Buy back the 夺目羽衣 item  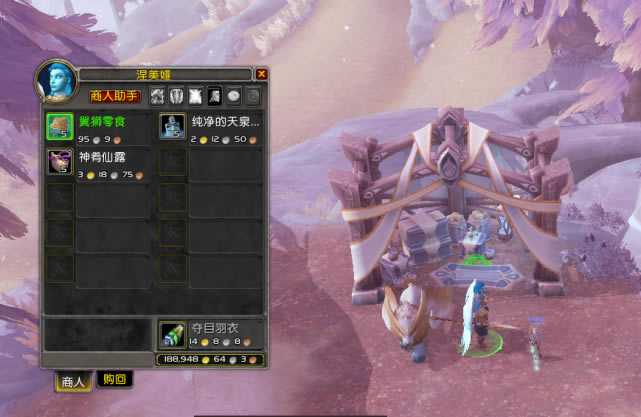172,334
